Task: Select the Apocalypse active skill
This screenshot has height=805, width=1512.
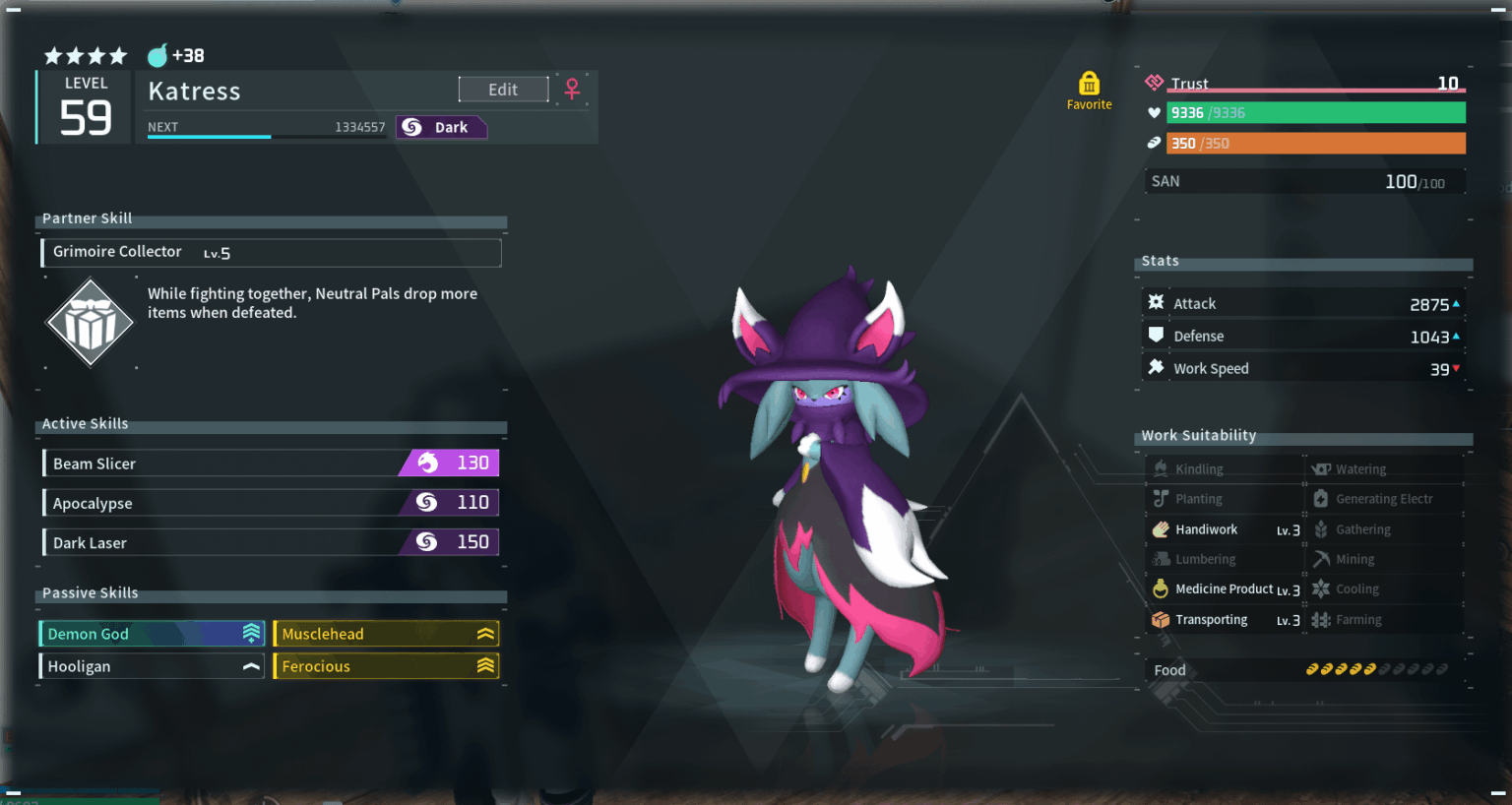Action: click(271, 503)
